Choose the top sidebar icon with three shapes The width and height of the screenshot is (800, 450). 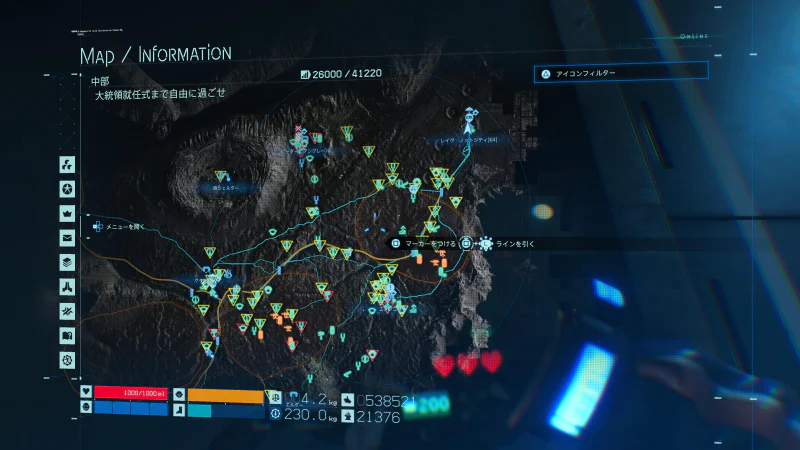[x=68, y=165]
